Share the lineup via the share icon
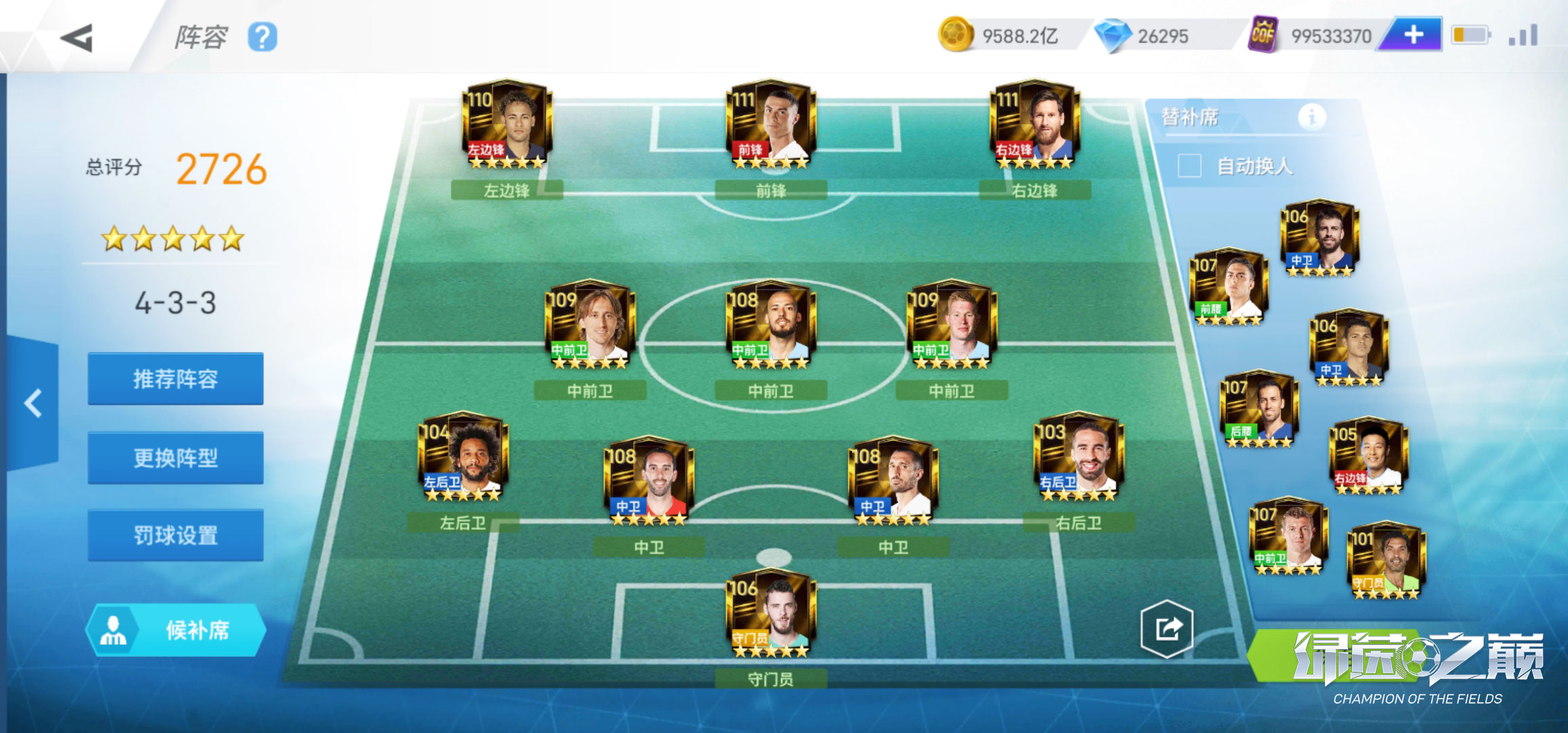Viewport: 1568px width, 733px height. 1167,628
